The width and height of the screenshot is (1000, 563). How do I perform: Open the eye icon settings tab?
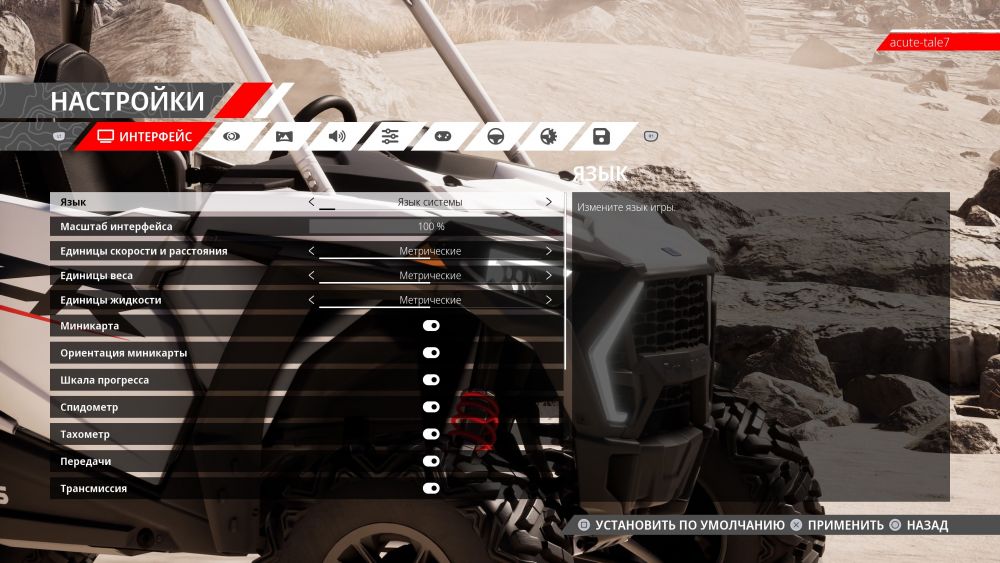232,136
